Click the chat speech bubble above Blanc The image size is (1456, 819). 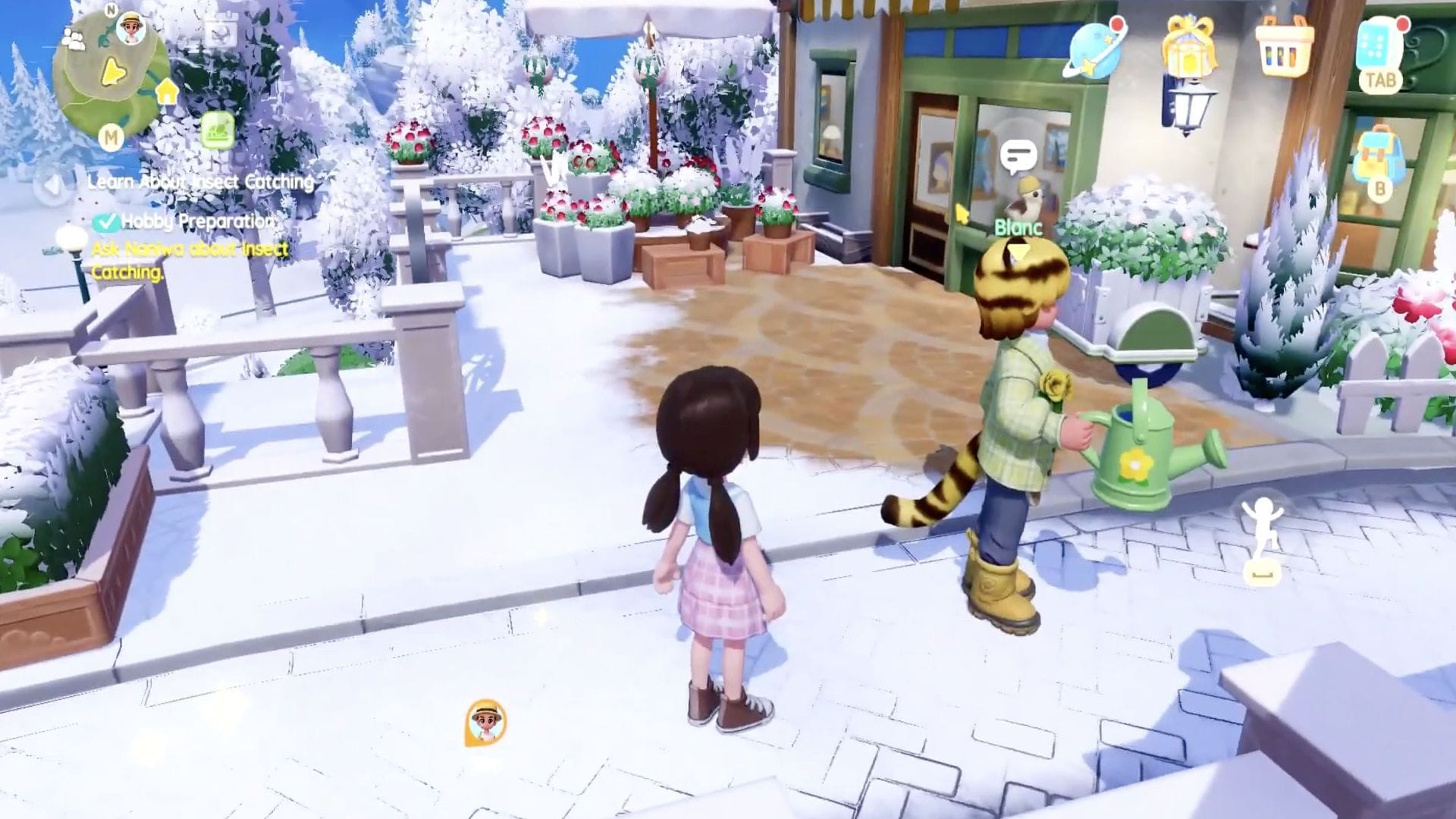click(1018, 154)
